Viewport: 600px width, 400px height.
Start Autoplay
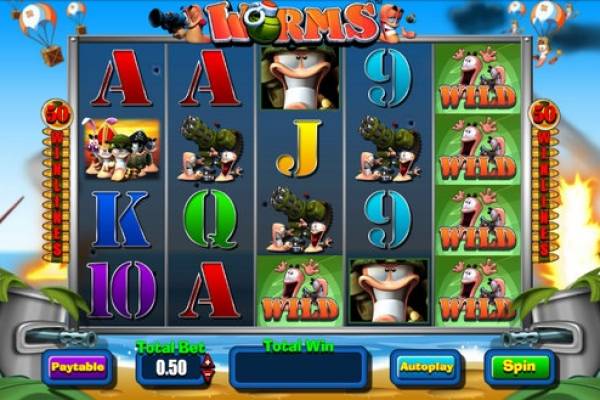[425, 367]
